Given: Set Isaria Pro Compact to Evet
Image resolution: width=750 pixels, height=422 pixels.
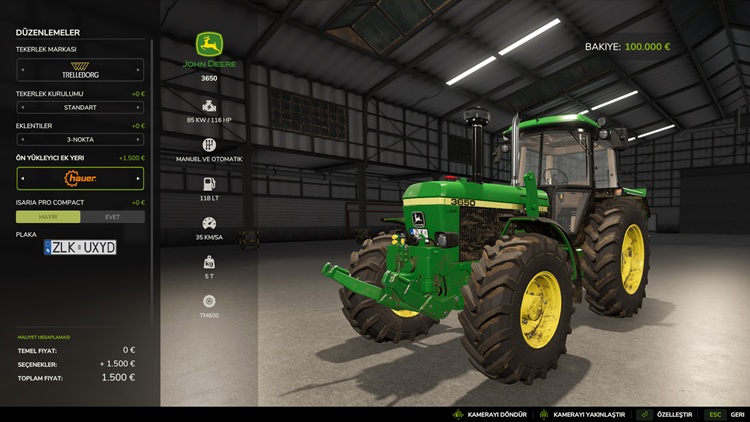Looking at the screenshot, I should 112,216.
